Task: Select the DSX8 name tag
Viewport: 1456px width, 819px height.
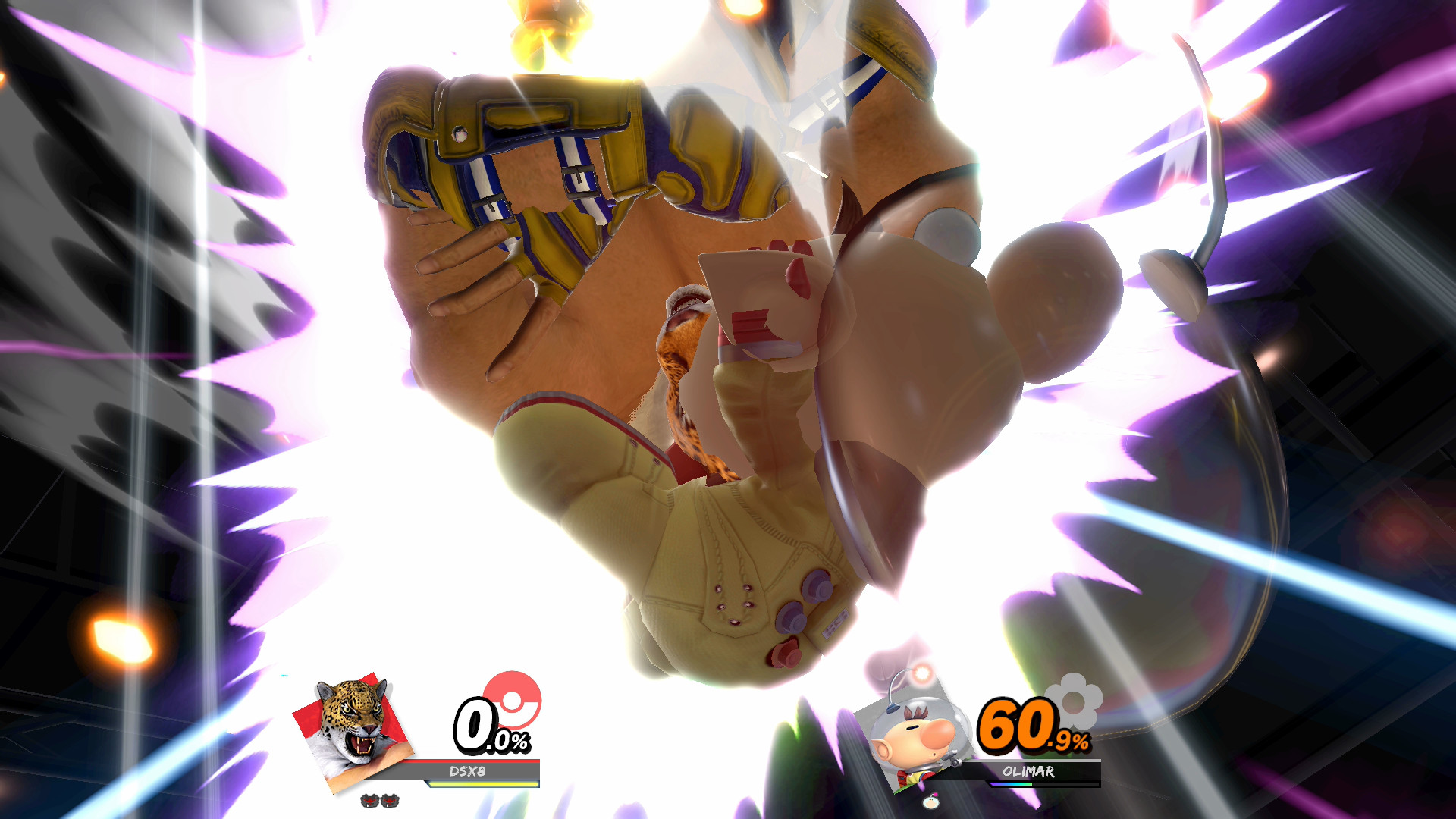Action: click(x=466, y=770)
